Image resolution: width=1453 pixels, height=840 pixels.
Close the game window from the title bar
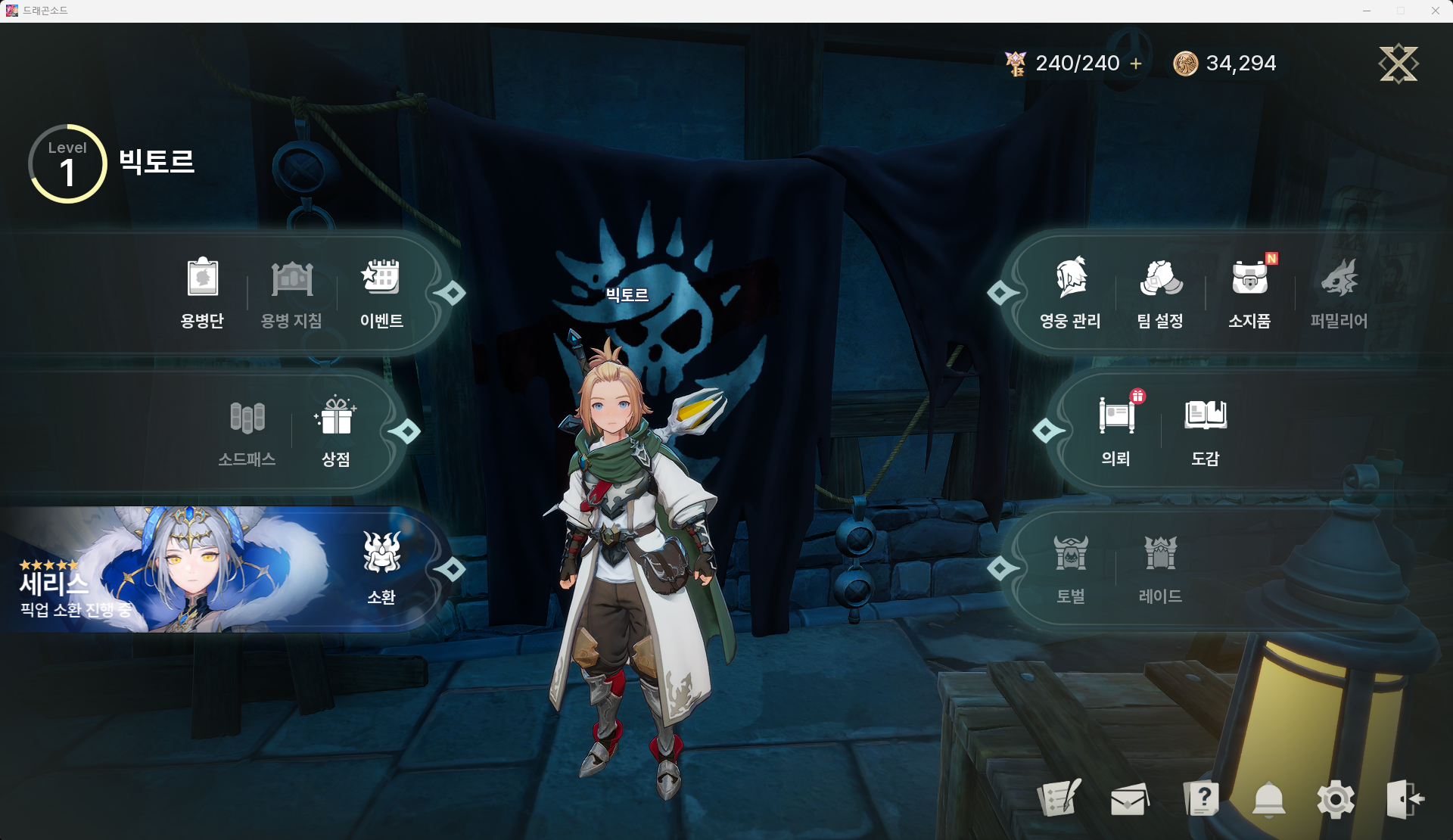click(x=1435, y=11)
